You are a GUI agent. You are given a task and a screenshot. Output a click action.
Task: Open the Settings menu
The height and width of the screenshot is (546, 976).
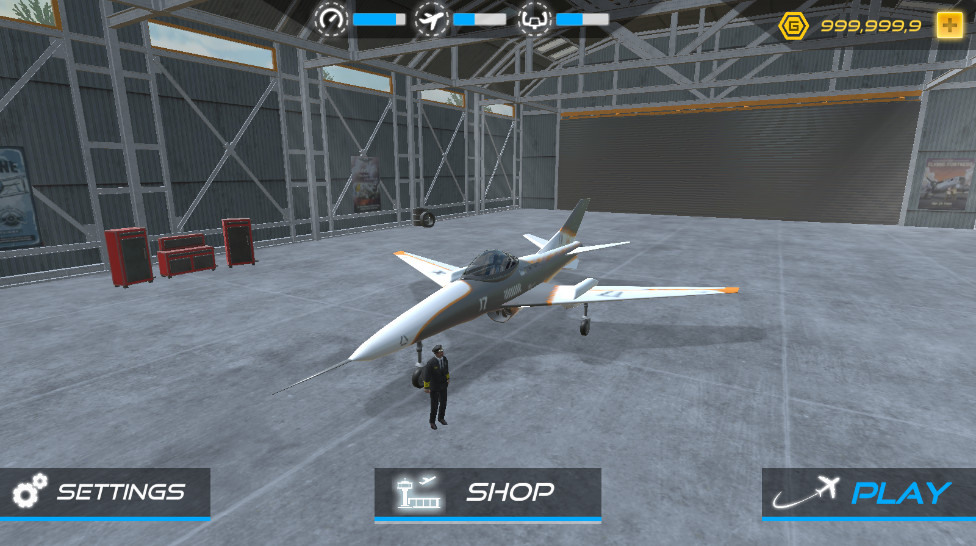tap(104, 492)
